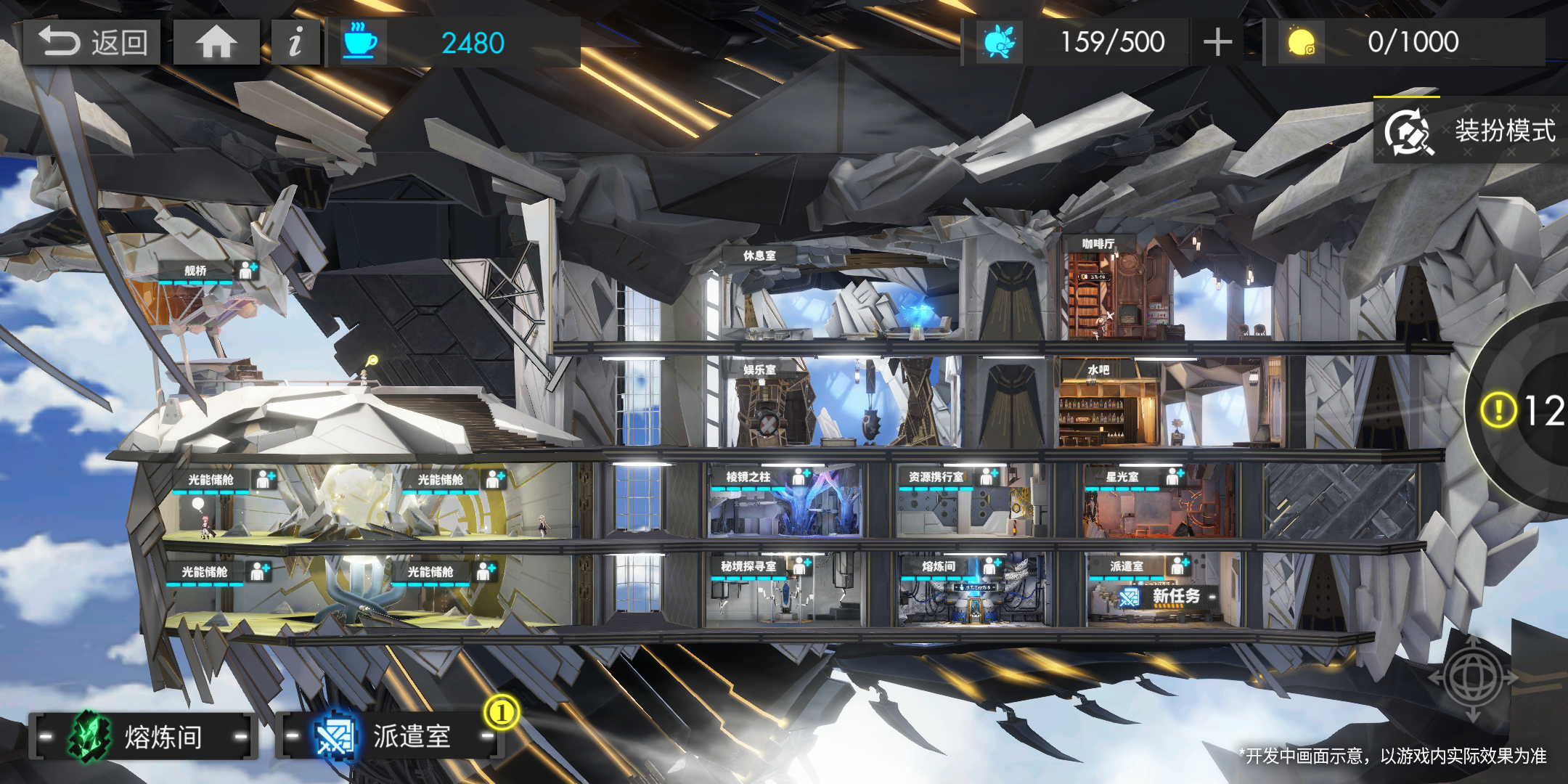This screenshot has width=1568, height=784.
Task: Open the 秘境探寻室 room
Action: (748, 566)
